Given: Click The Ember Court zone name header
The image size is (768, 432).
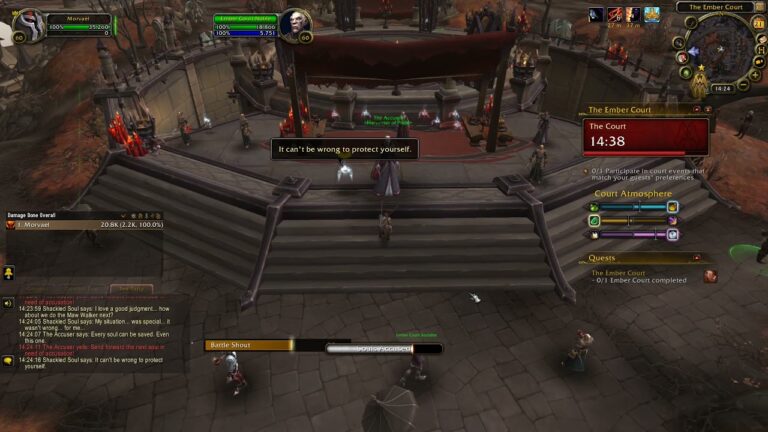Looking at the screenshot, I should pos(714,7).
